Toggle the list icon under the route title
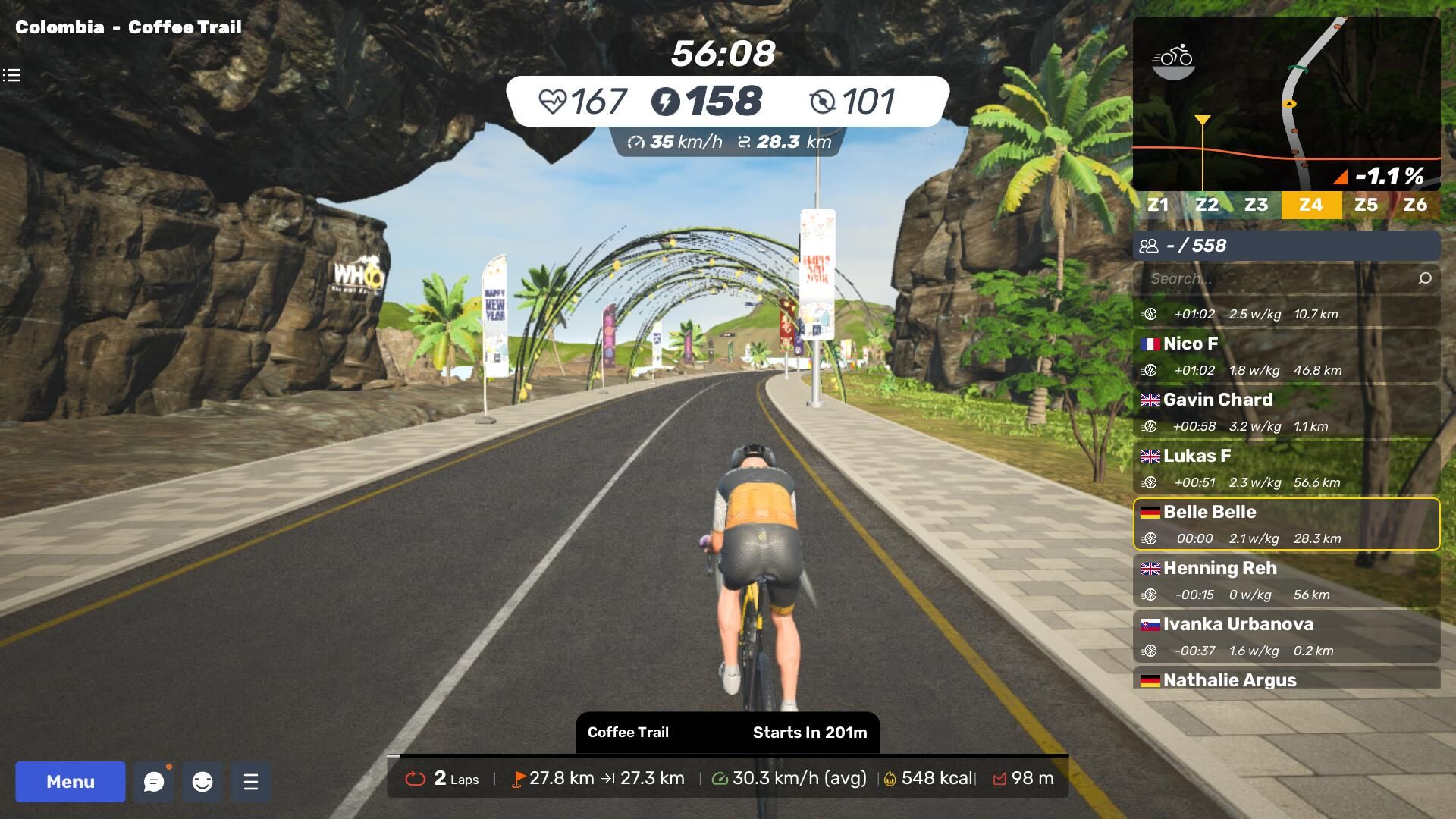 point(11,75)
